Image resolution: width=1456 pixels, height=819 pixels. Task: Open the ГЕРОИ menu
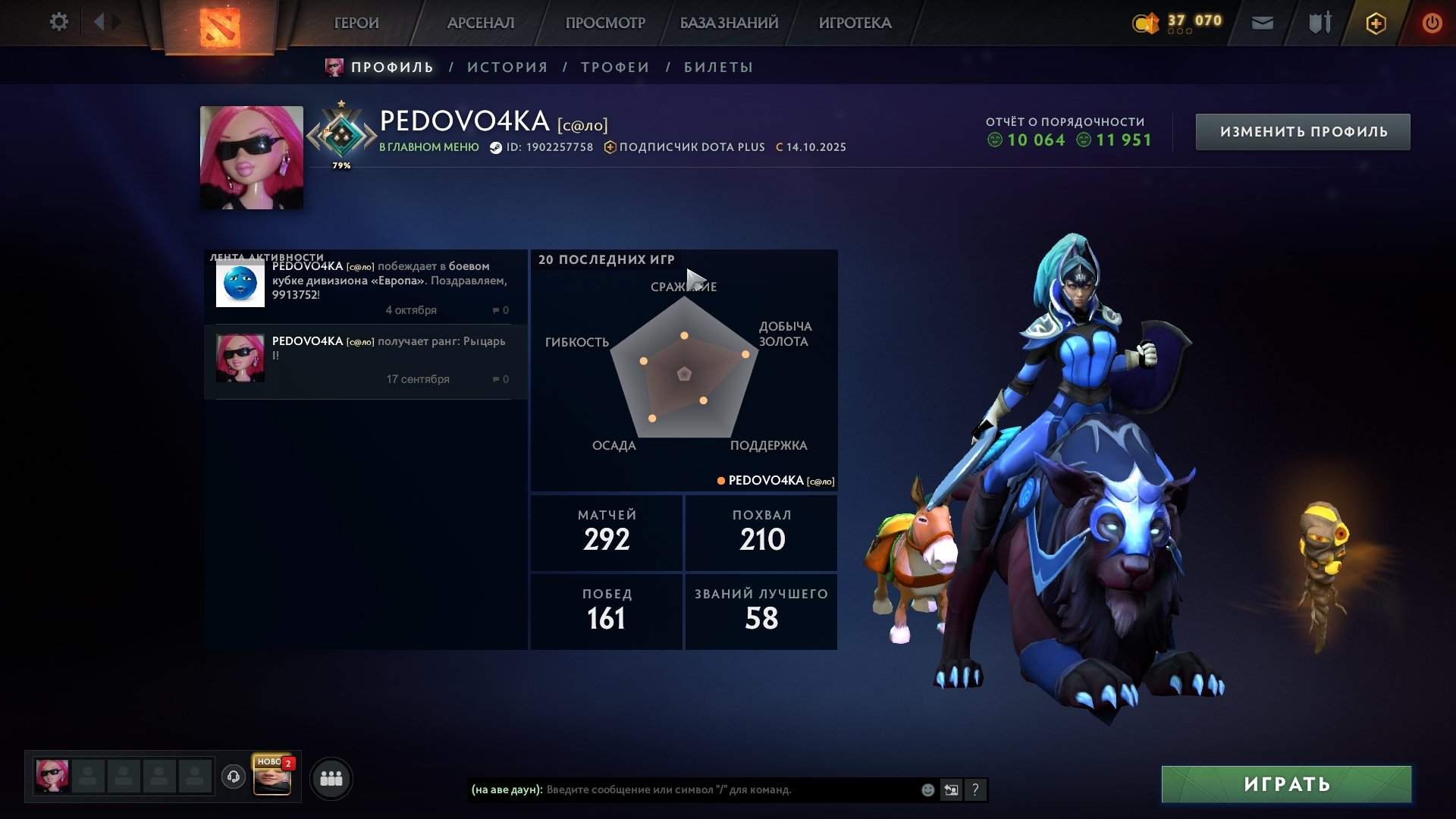coord(356,23)
